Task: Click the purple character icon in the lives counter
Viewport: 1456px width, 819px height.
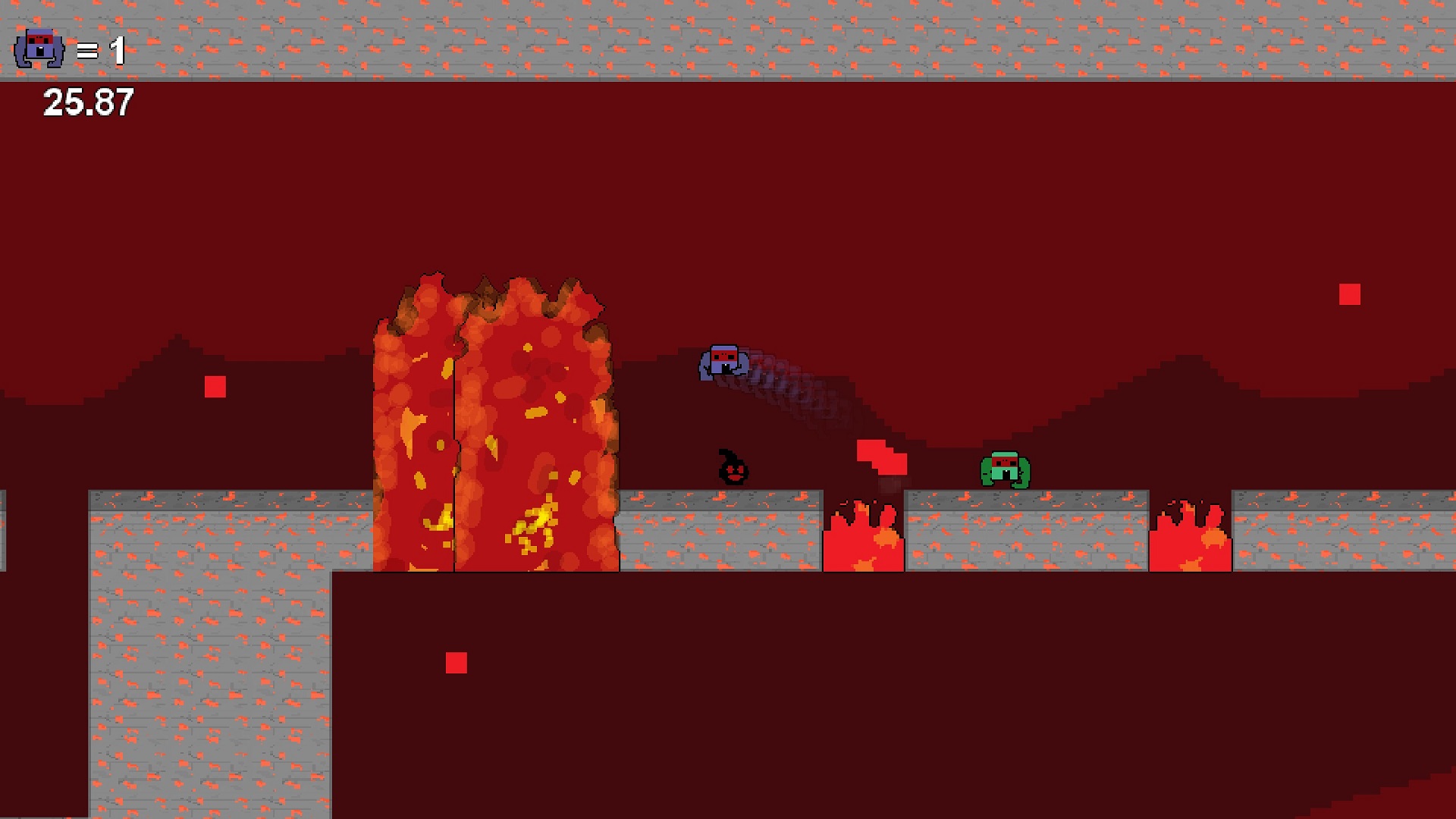Action: 39,50
